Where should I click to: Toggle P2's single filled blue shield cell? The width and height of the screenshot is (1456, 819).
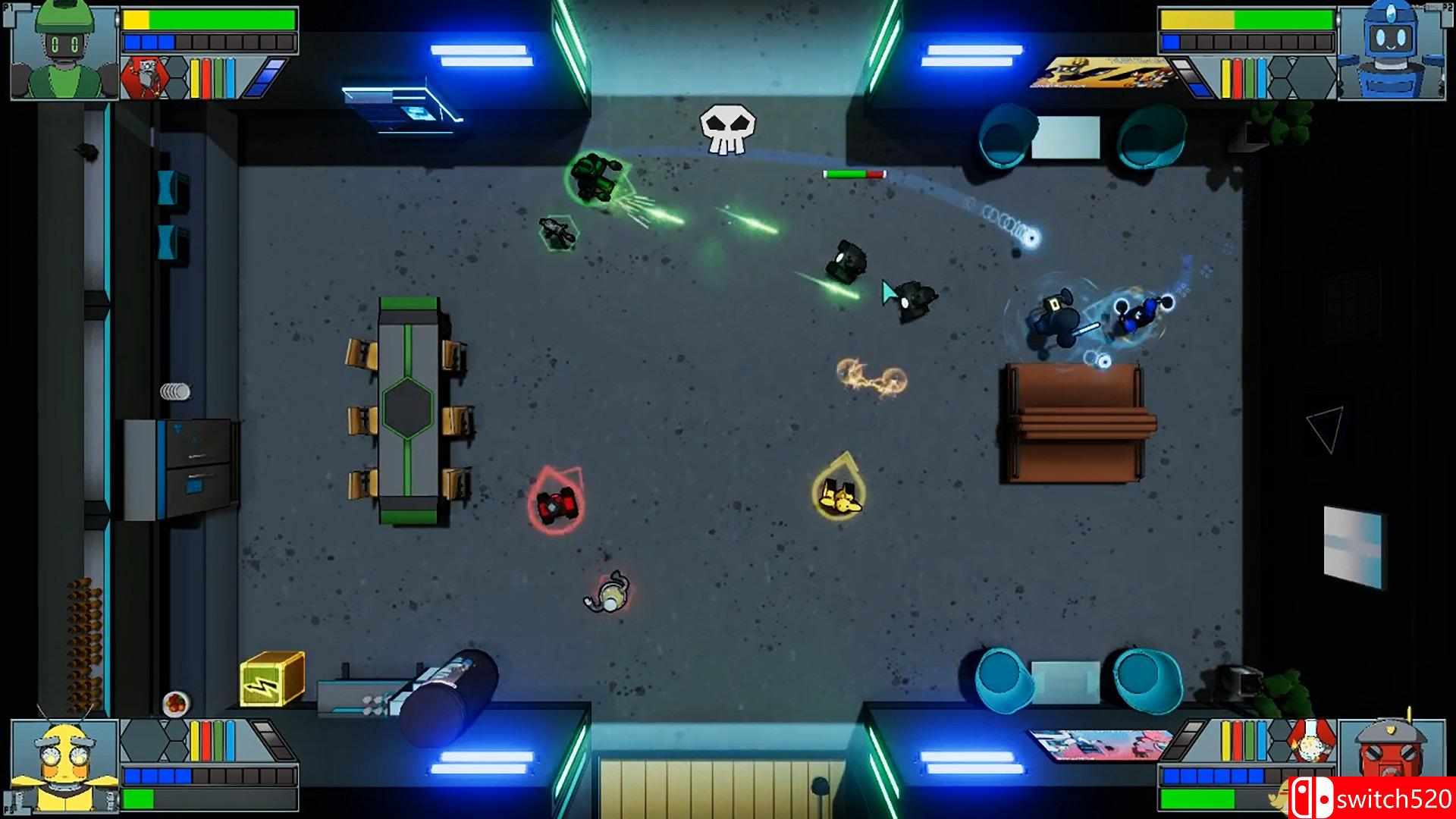click(1171, 42)
